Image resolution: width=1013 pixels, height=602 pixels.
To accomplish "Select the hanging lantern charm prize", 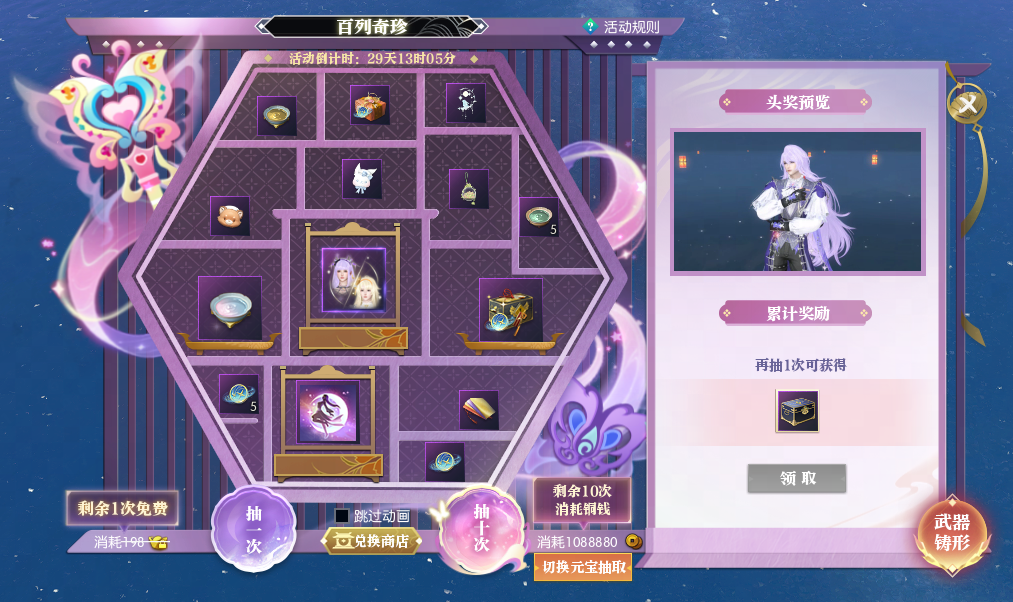I will point(468,189).
